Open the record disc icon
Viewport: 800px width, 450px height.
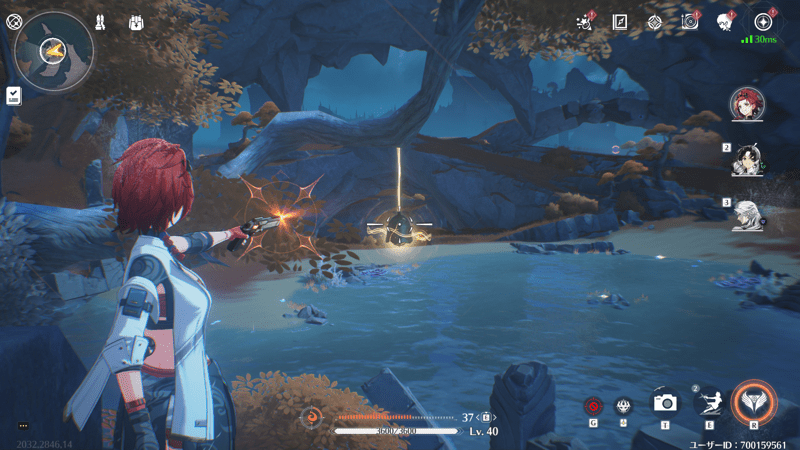(x=689, y=21)
